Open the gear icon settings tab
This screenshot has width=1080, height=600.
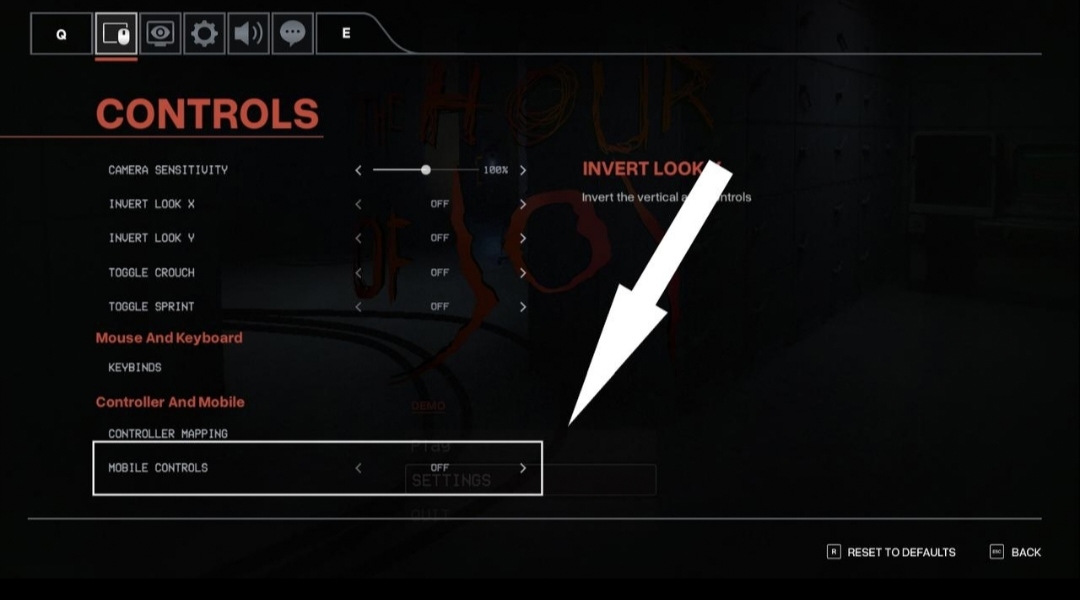(204, 34)
